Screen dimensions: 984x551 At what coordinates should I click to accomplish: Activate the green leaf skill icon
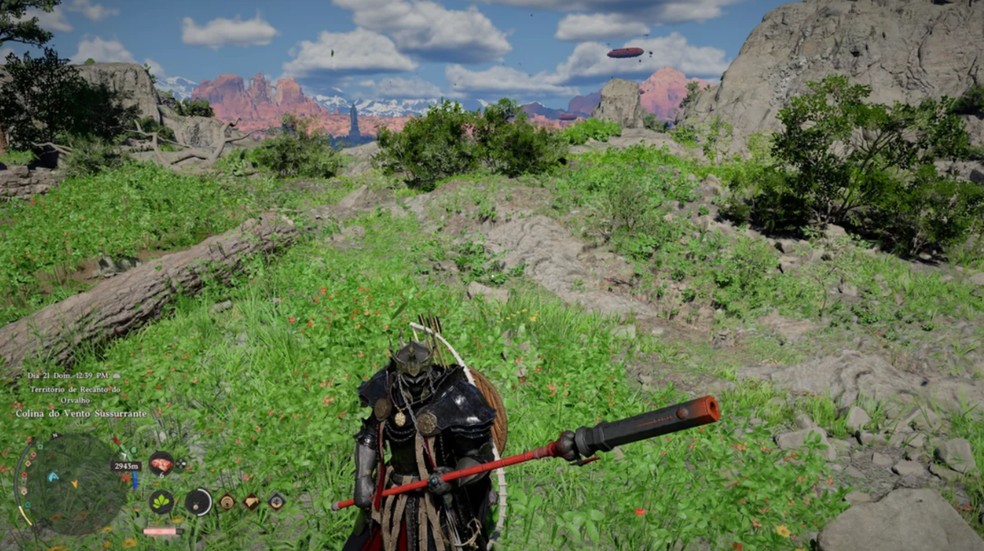[x=160, y=501]
